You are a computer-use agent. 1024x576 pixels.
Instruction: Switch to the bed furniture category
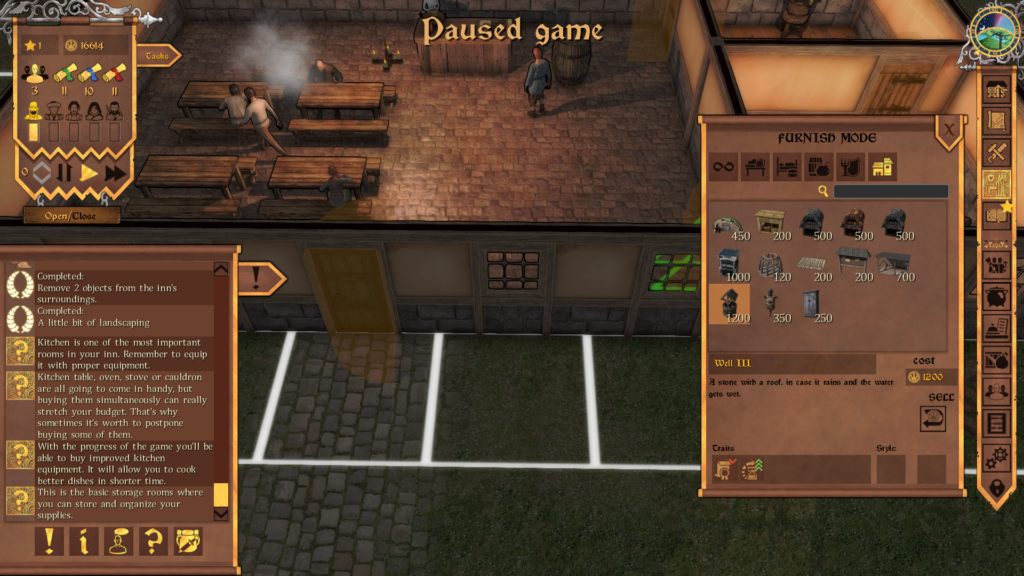tap(786, 167)
